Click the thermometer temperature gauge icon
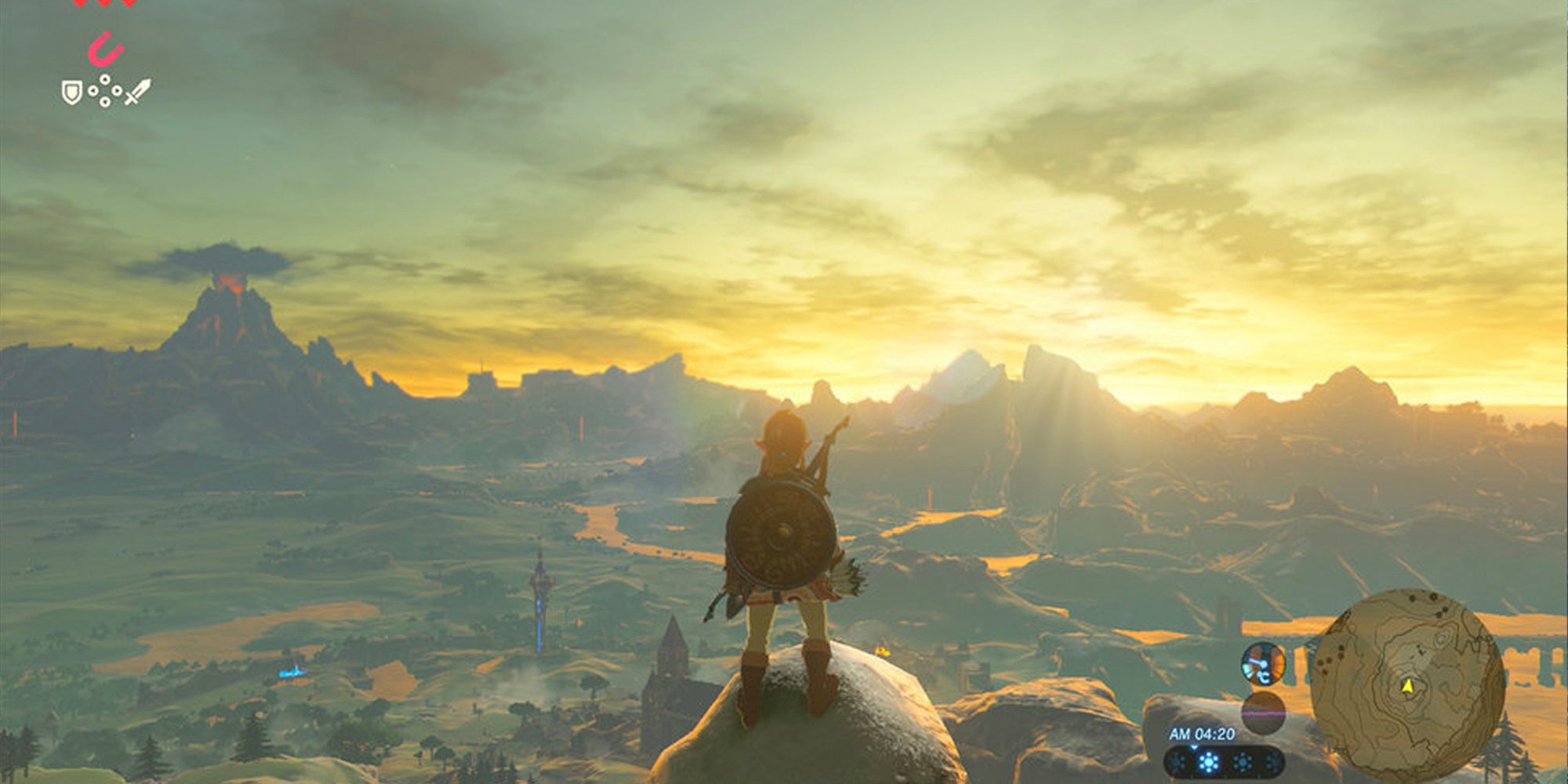 click(1263, 662)
